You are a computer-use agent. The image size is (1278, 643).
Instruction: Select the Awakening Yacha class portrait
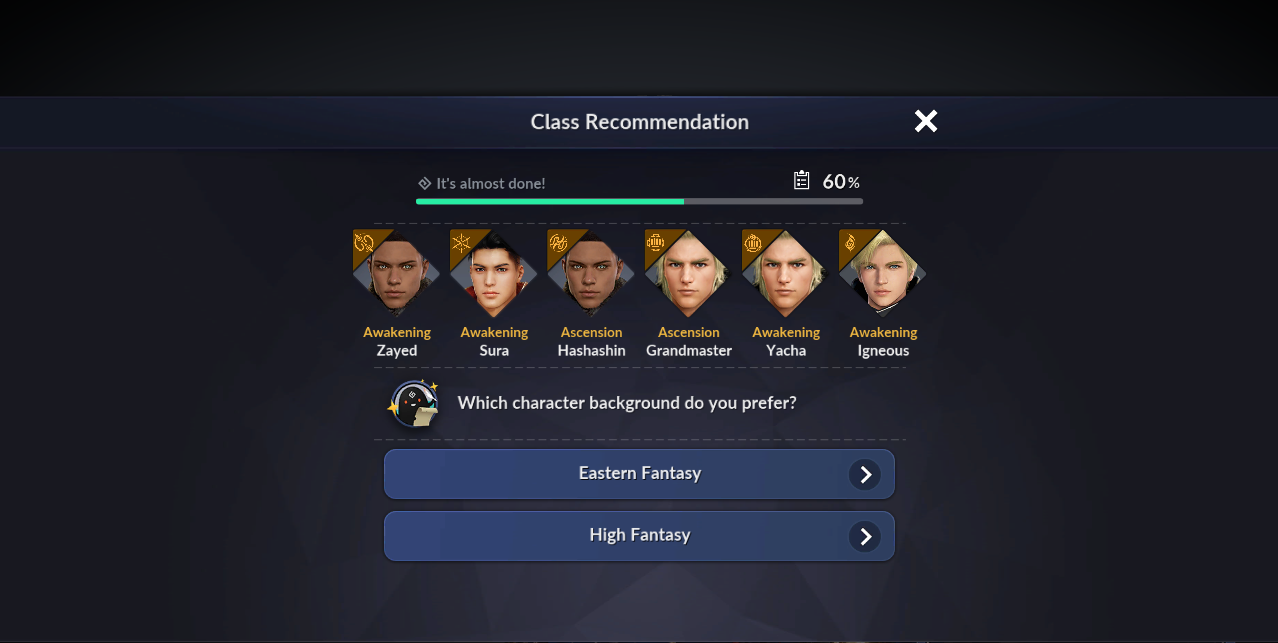pyautogui.click(x=786, y=274)
